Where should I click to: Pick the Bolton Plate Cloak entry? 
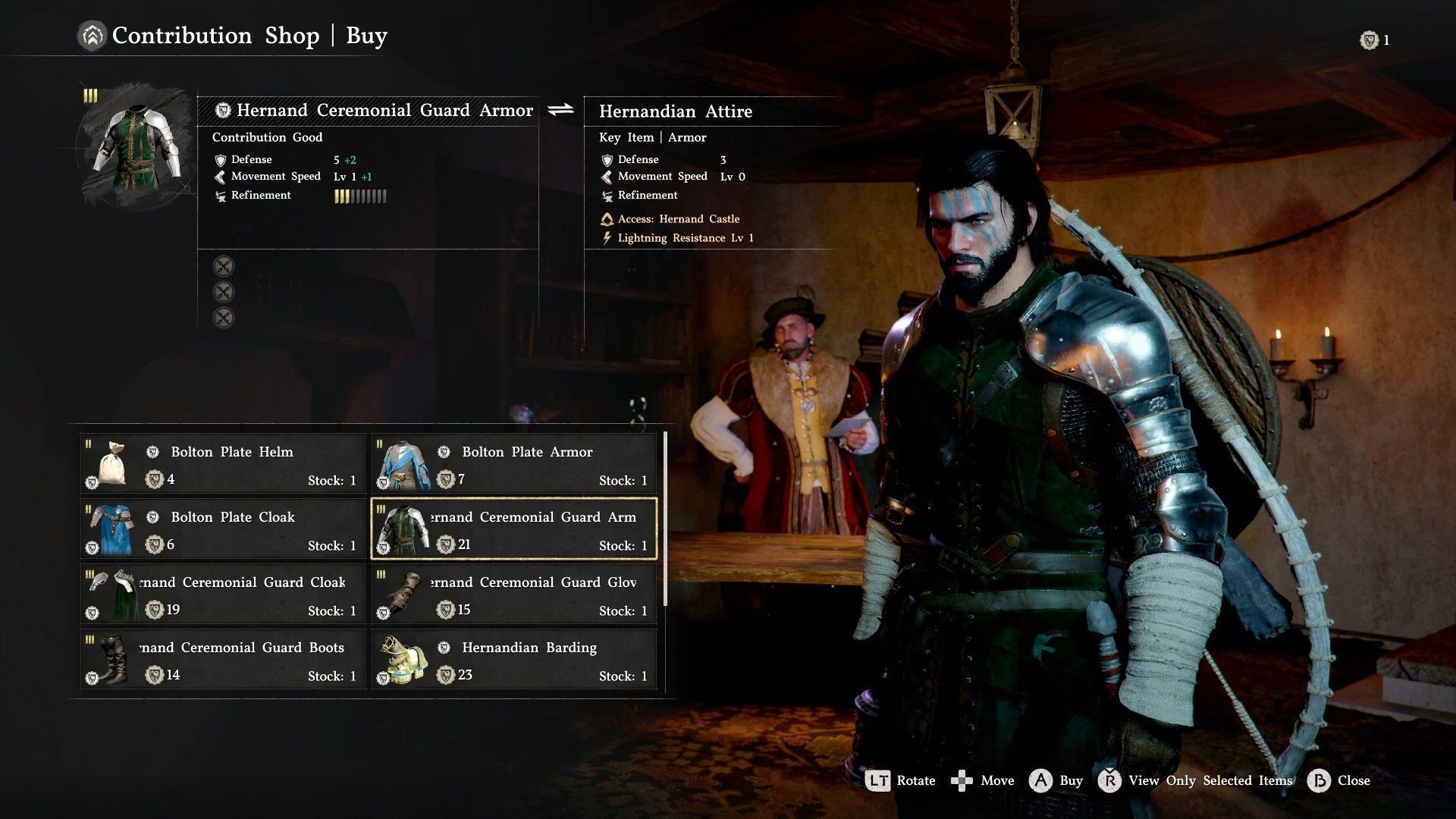click(222, 529)
